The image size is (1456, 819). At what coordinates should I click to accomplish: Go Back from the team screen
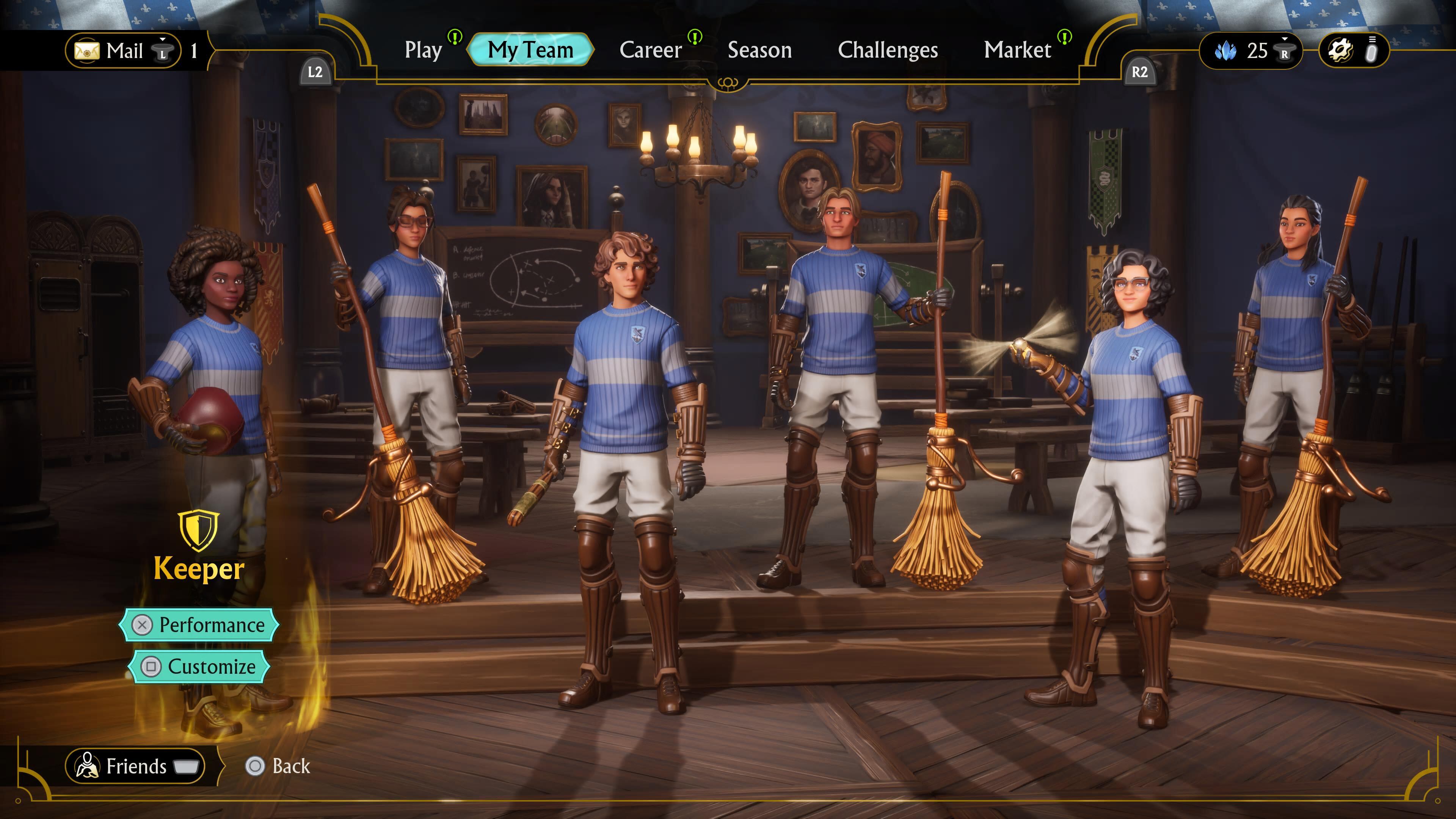tap(279, 766)
